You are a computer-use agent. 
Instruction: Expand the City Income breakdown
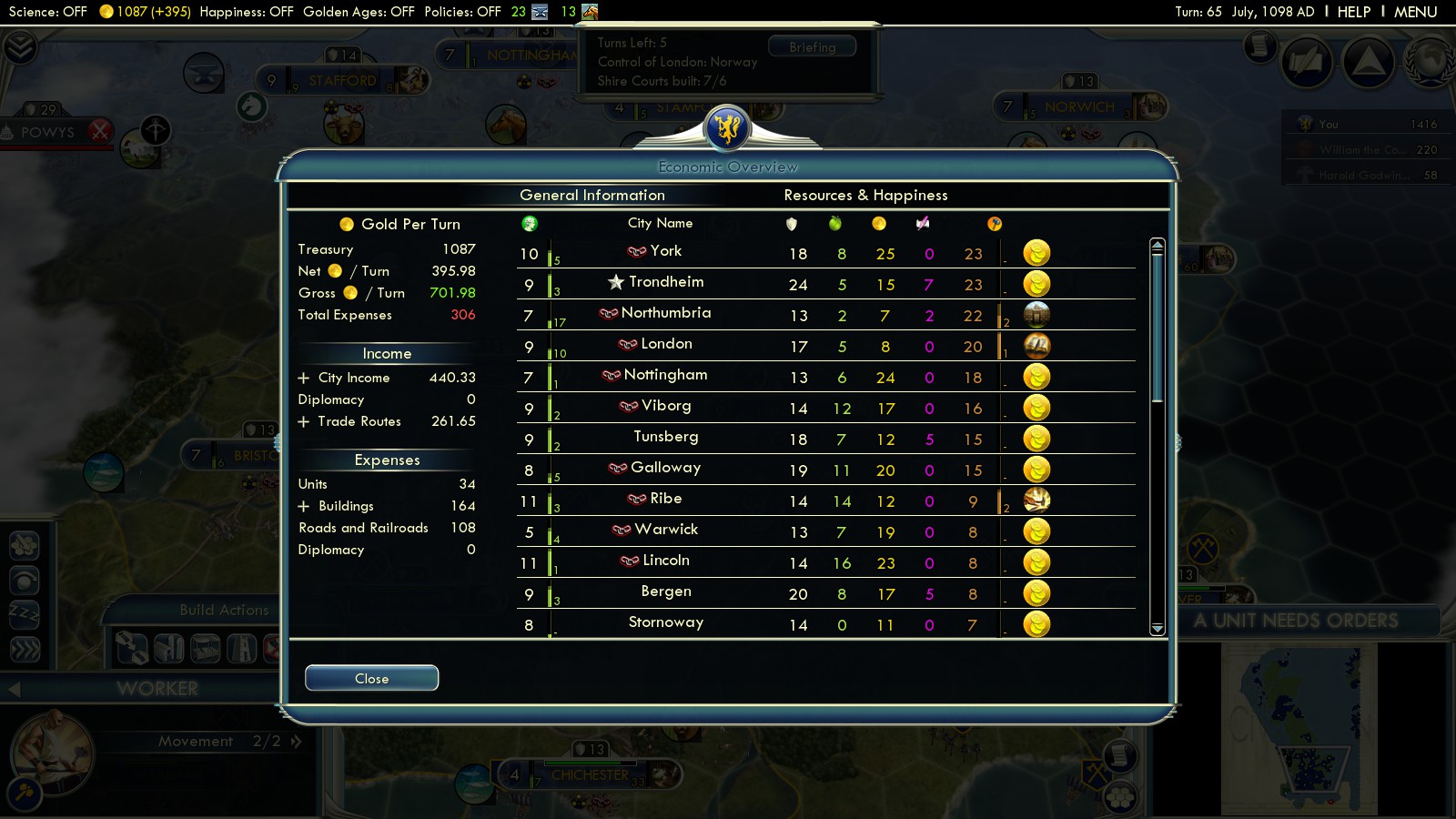pos(304,378)
